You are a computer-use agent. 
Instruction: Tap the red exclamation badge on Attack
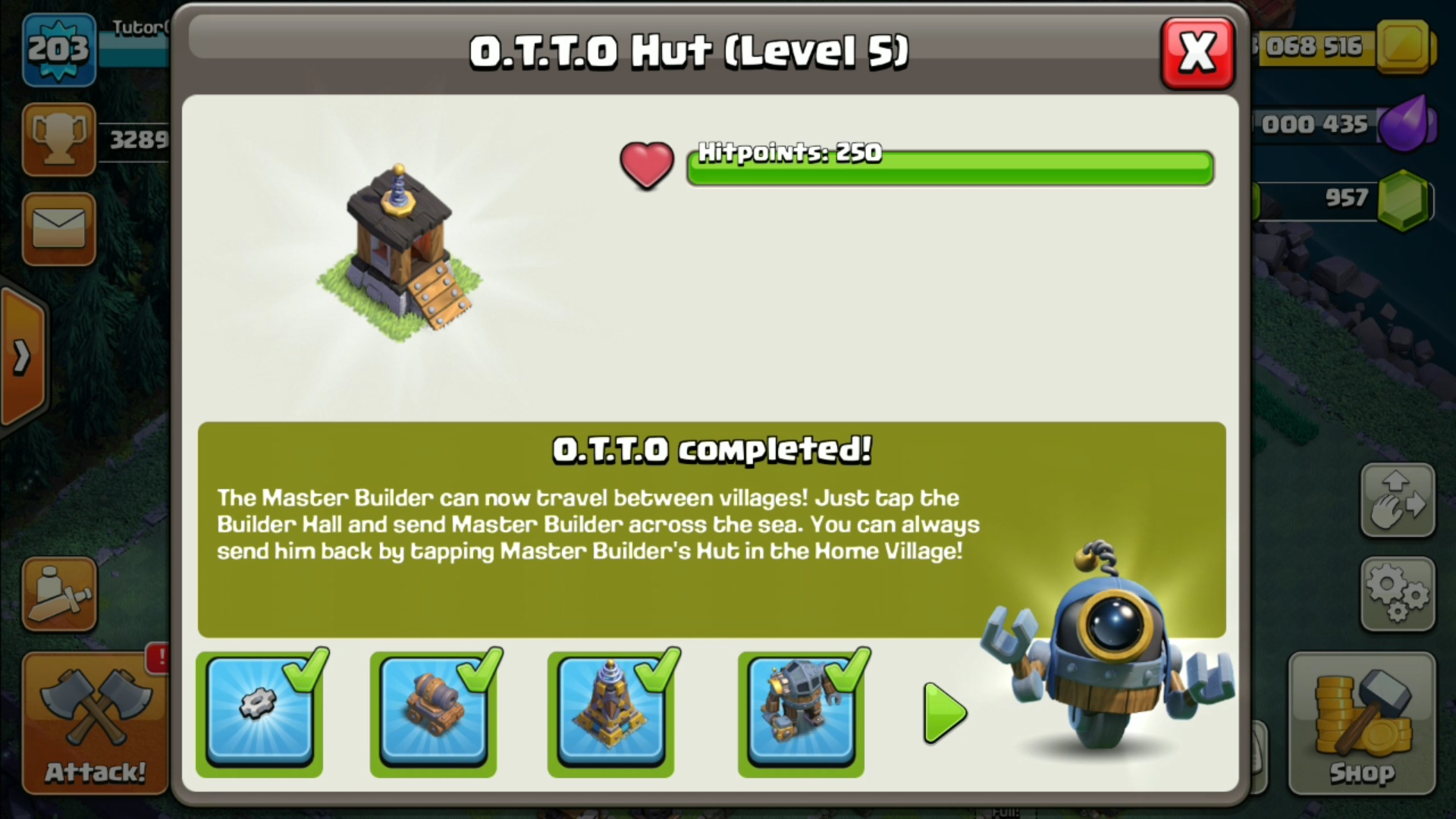[x=158, y=658]
